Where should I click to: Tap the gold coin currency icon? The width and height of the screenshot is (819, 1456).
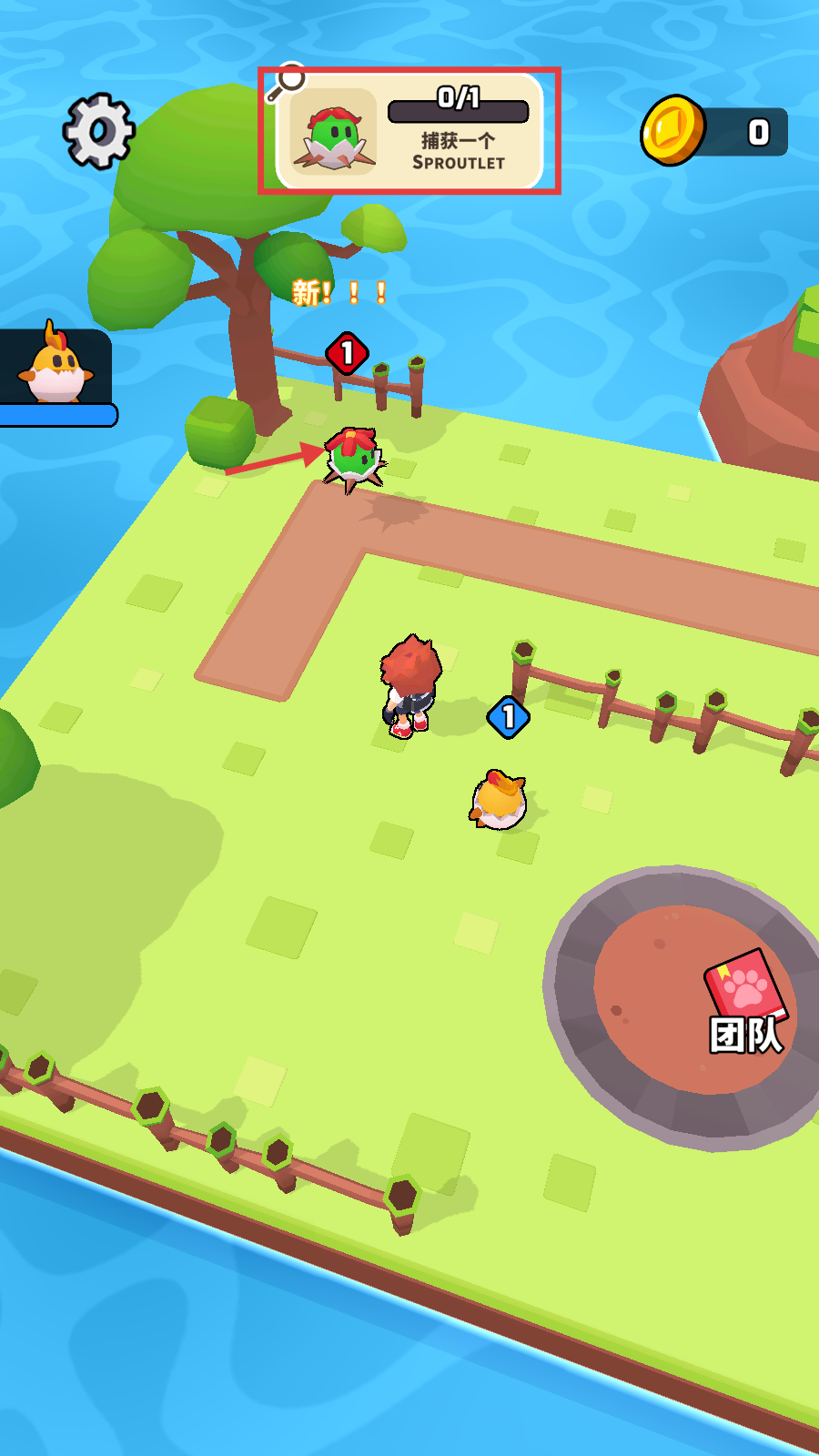[674, 131]
